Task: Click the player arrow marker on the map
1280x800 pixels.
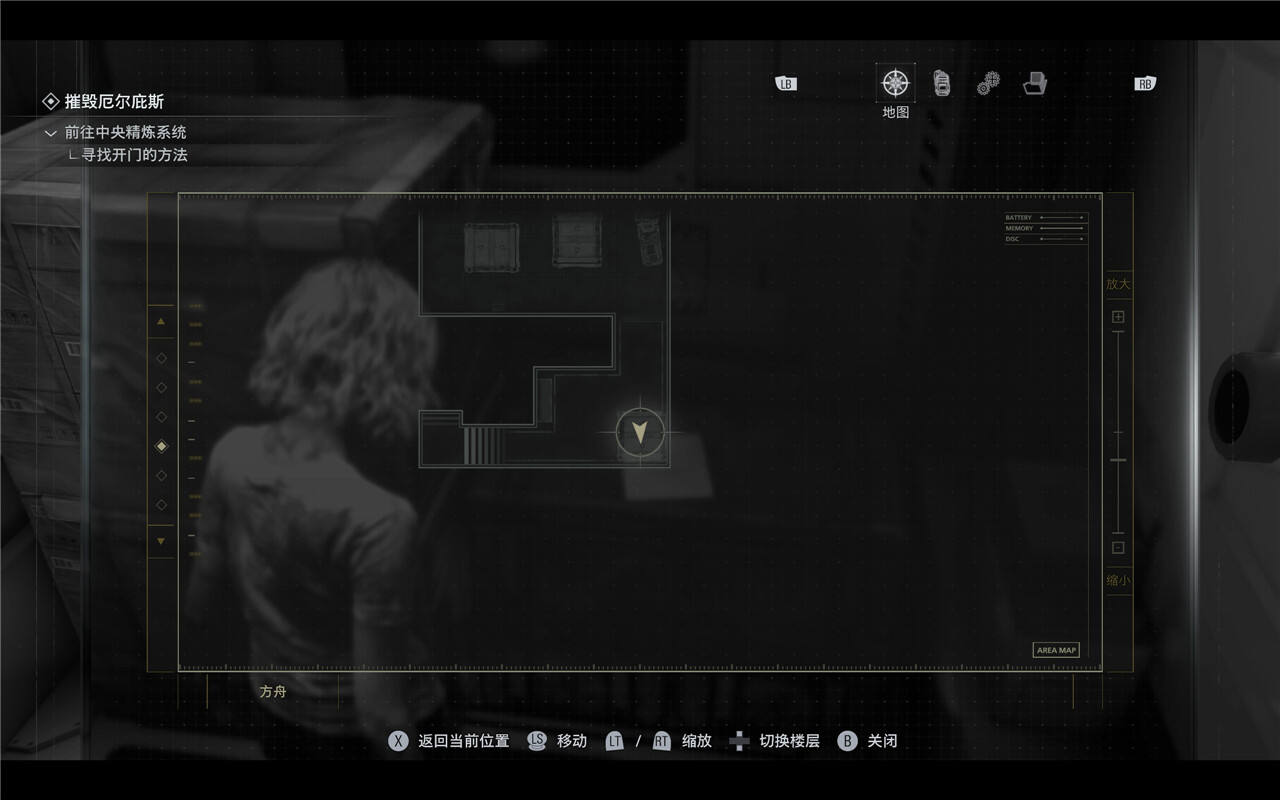Action: (x=640, y=432)
